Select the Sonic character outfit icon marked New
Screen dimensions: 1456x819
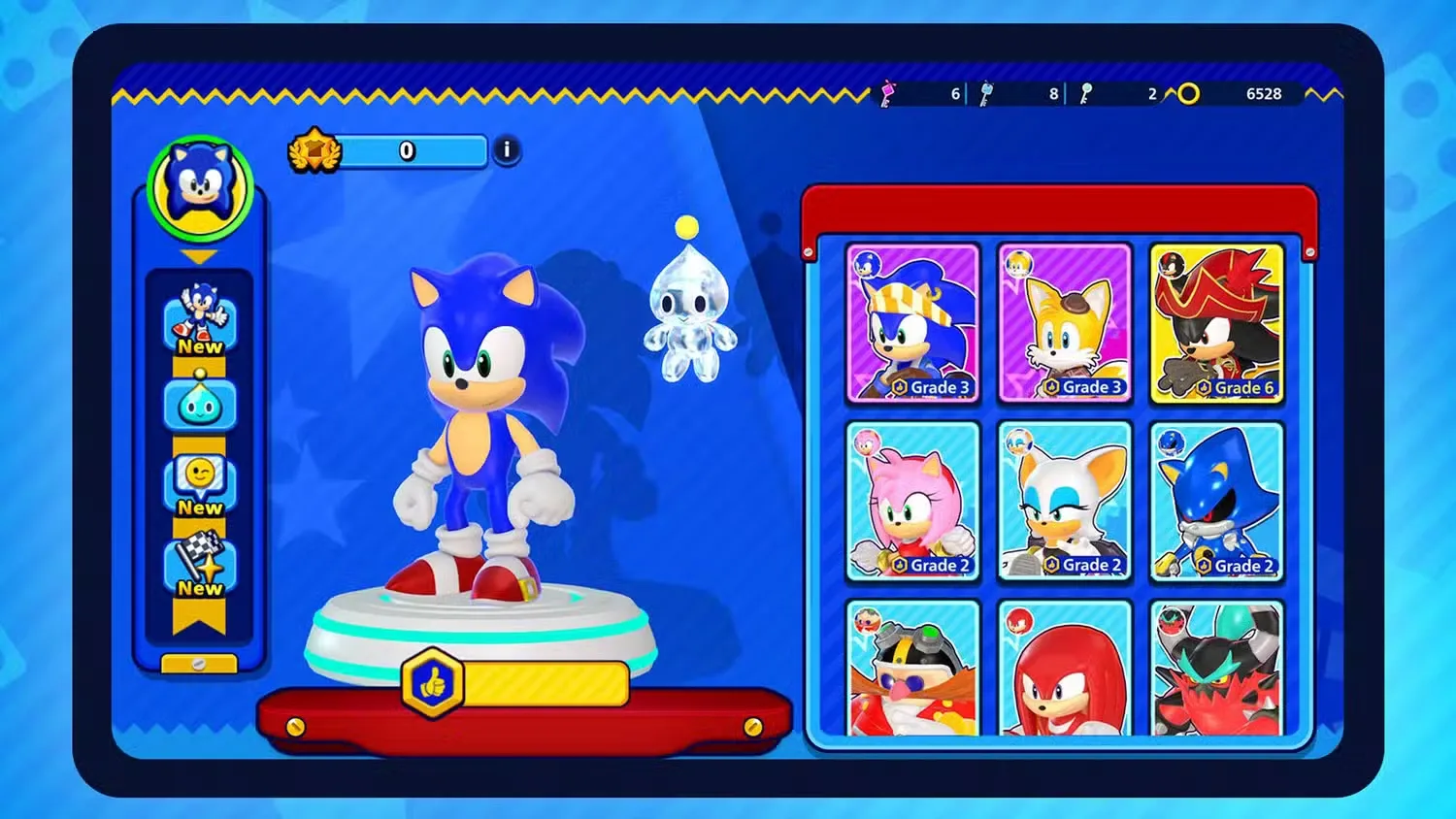198,315
